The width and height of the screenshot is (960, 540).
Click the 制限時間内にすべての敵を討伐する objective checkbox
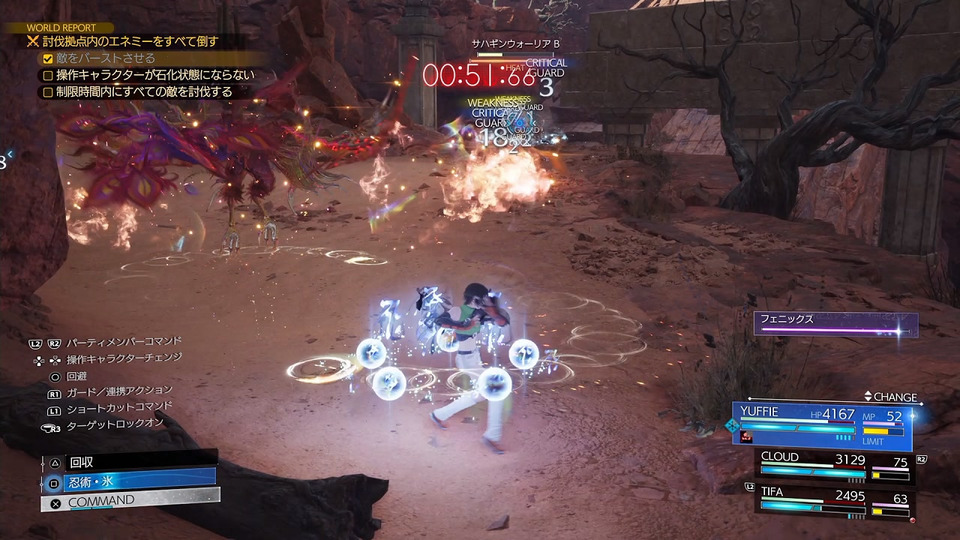click(47, 92)
